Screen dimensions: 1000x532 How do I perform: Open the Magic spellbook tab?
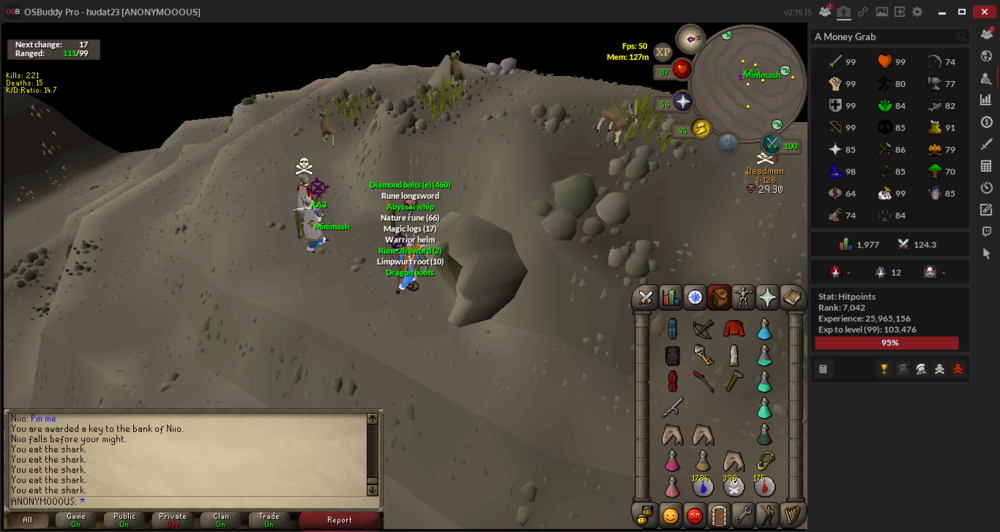point(792,297)
